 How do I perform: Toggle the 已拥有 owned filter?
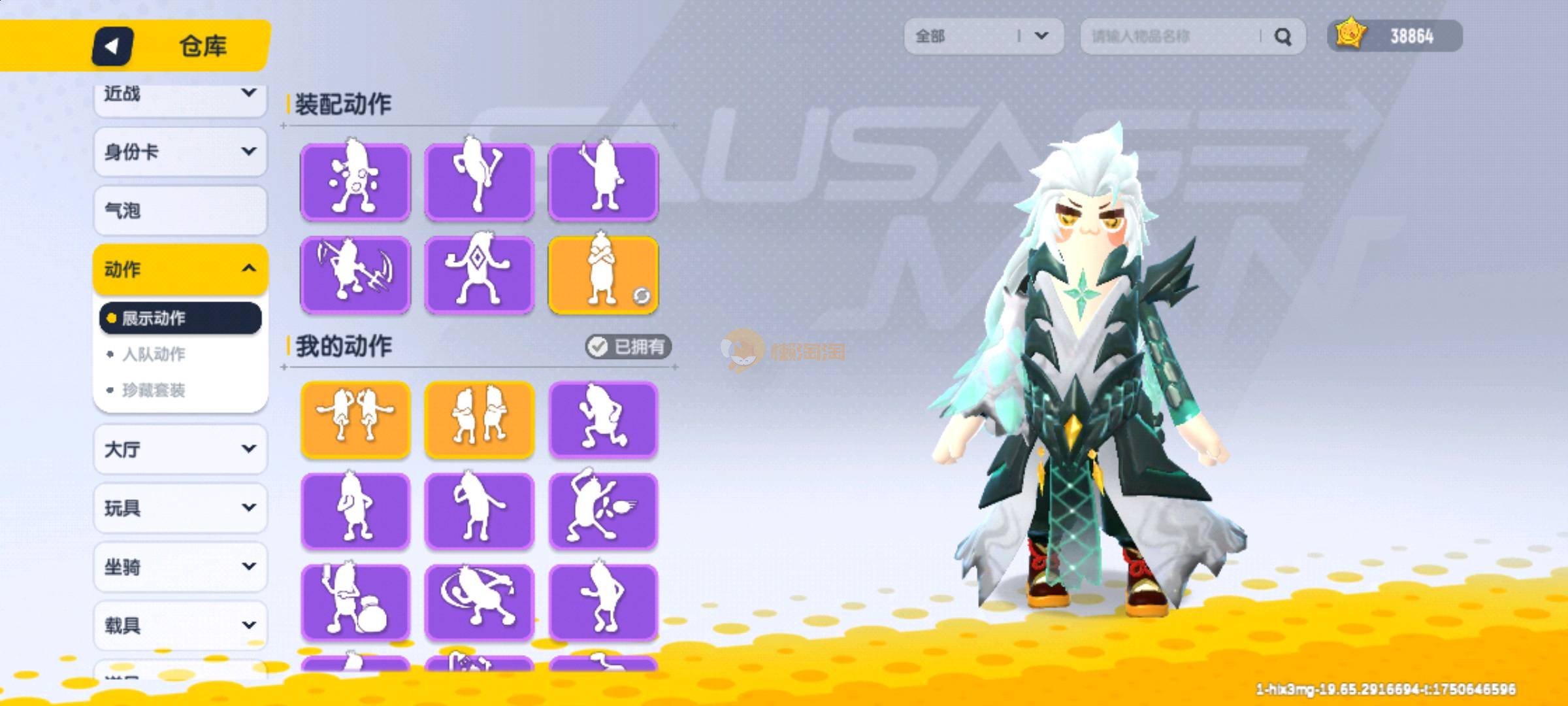click(x=628, y=346)
